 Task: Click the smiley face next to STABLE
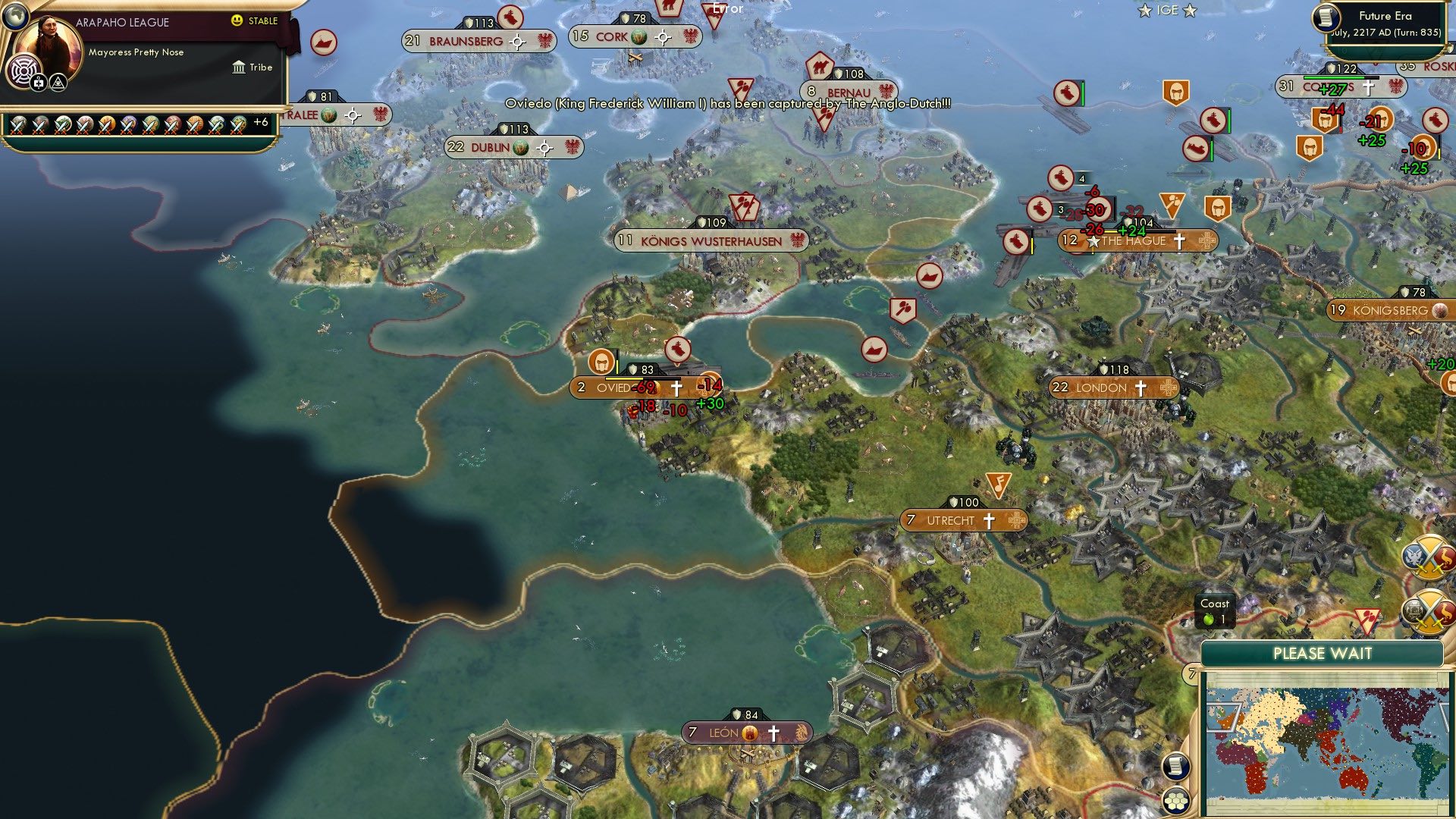point(237,20)
